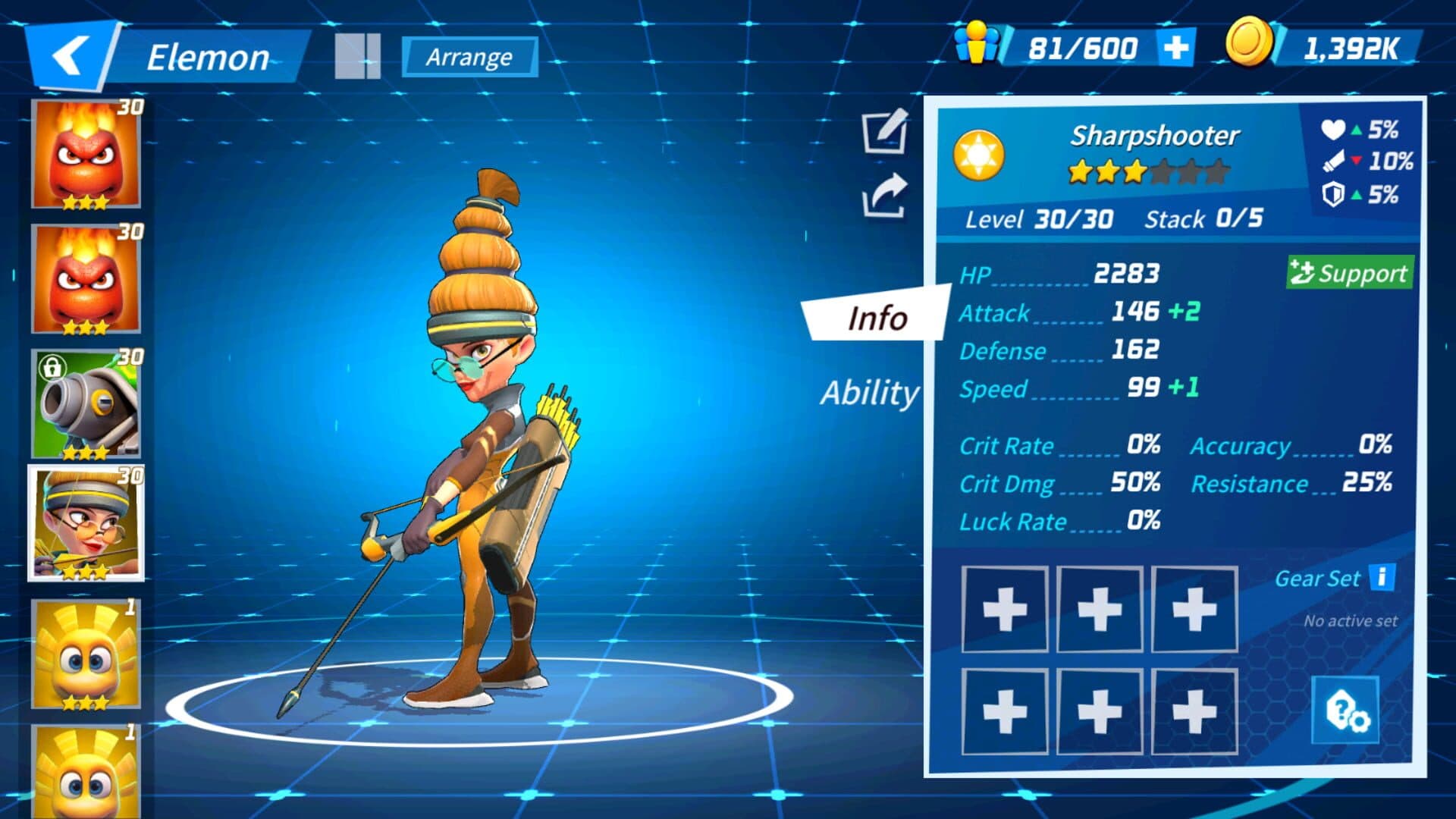
Task: Go back using the arrow button
Action: pos(70,57)
